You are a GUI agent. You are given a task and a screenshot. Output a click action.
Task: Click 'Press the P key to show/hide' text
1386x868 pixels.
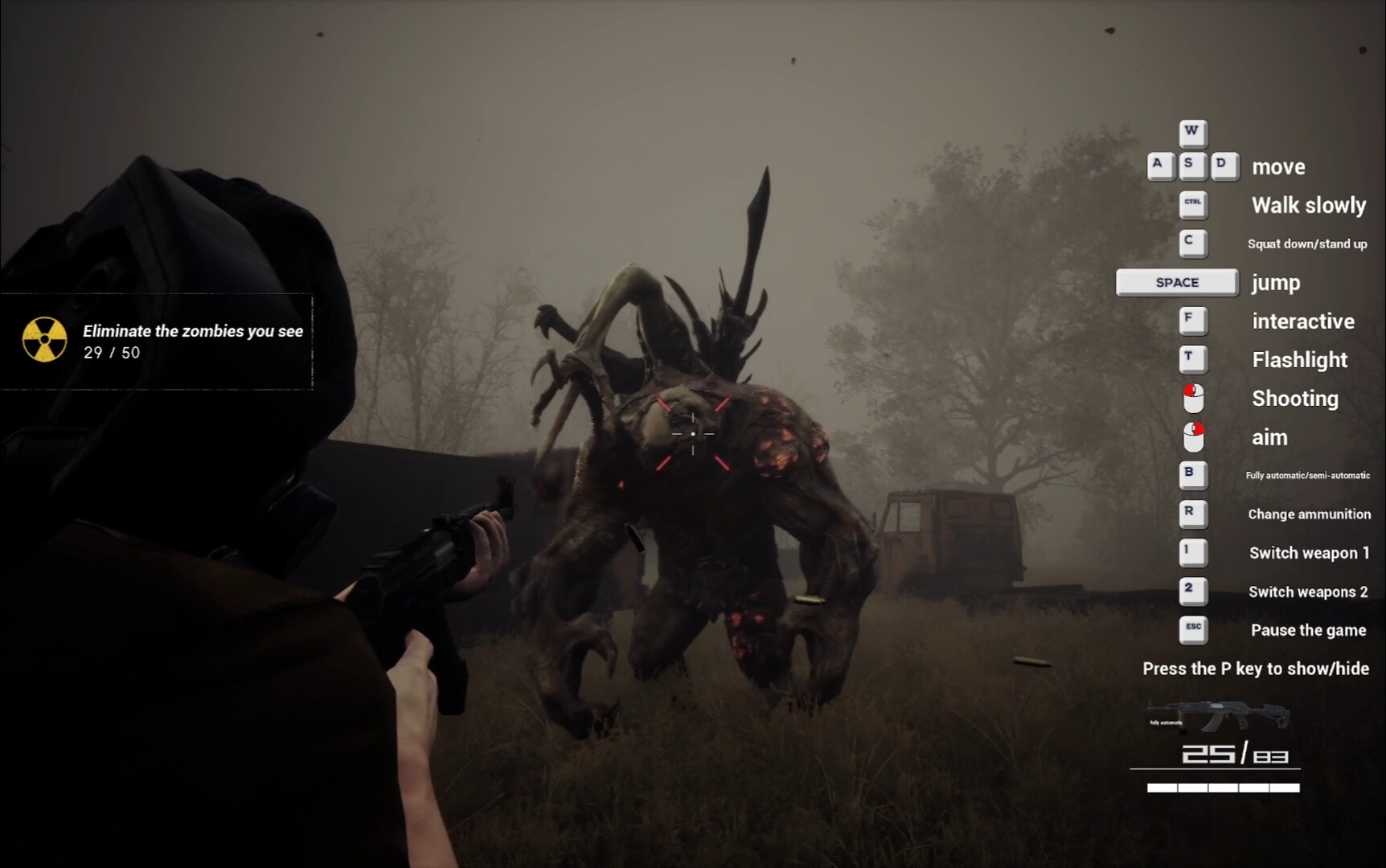pos(1256,668)
